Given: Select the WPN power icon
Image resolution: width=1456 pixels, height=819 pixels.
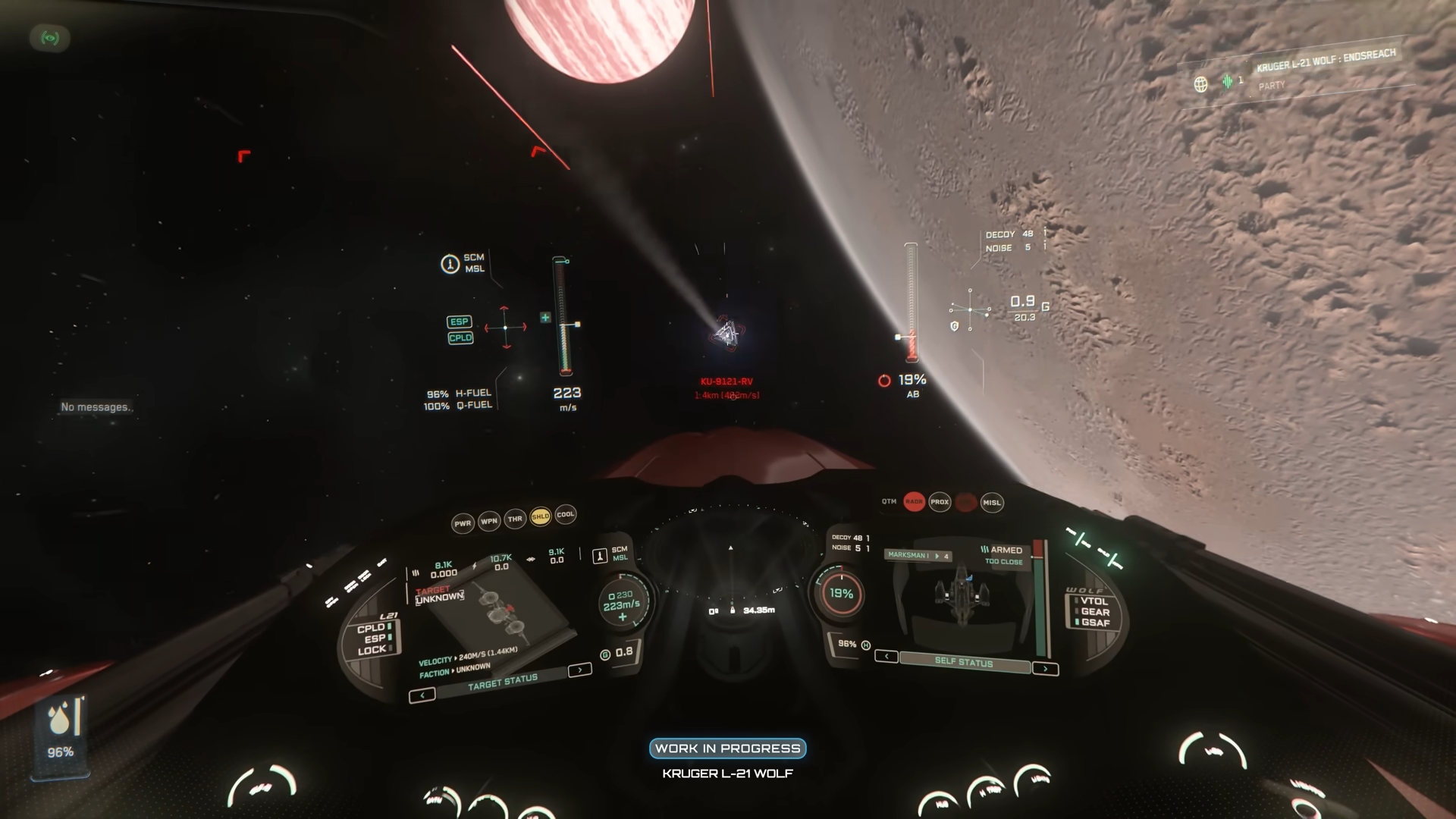Looking at the screenshot, I should click(490, 521).
